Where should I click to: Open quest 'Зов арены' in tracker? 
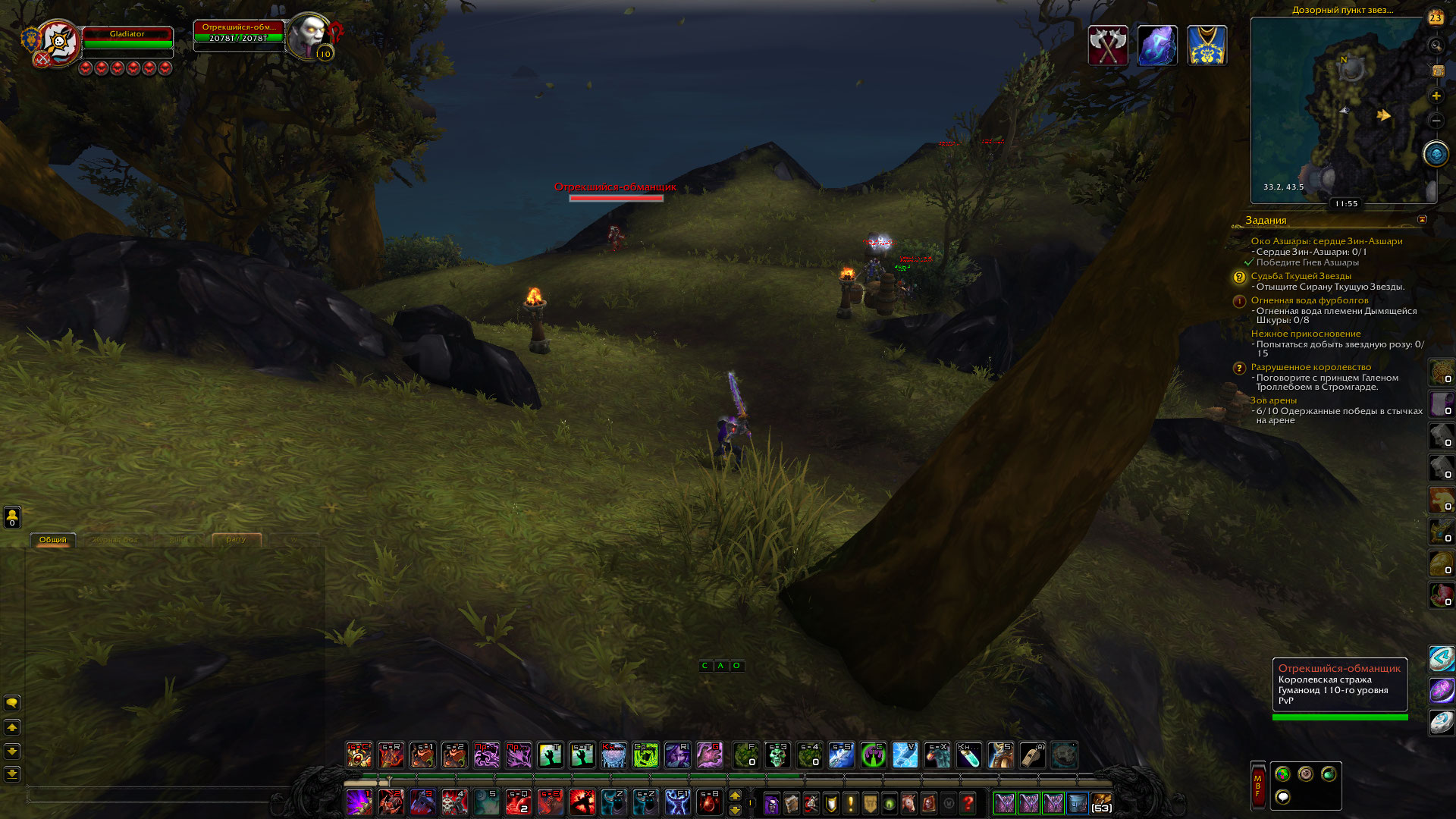pyautogui.click(x=1273, y=400)
